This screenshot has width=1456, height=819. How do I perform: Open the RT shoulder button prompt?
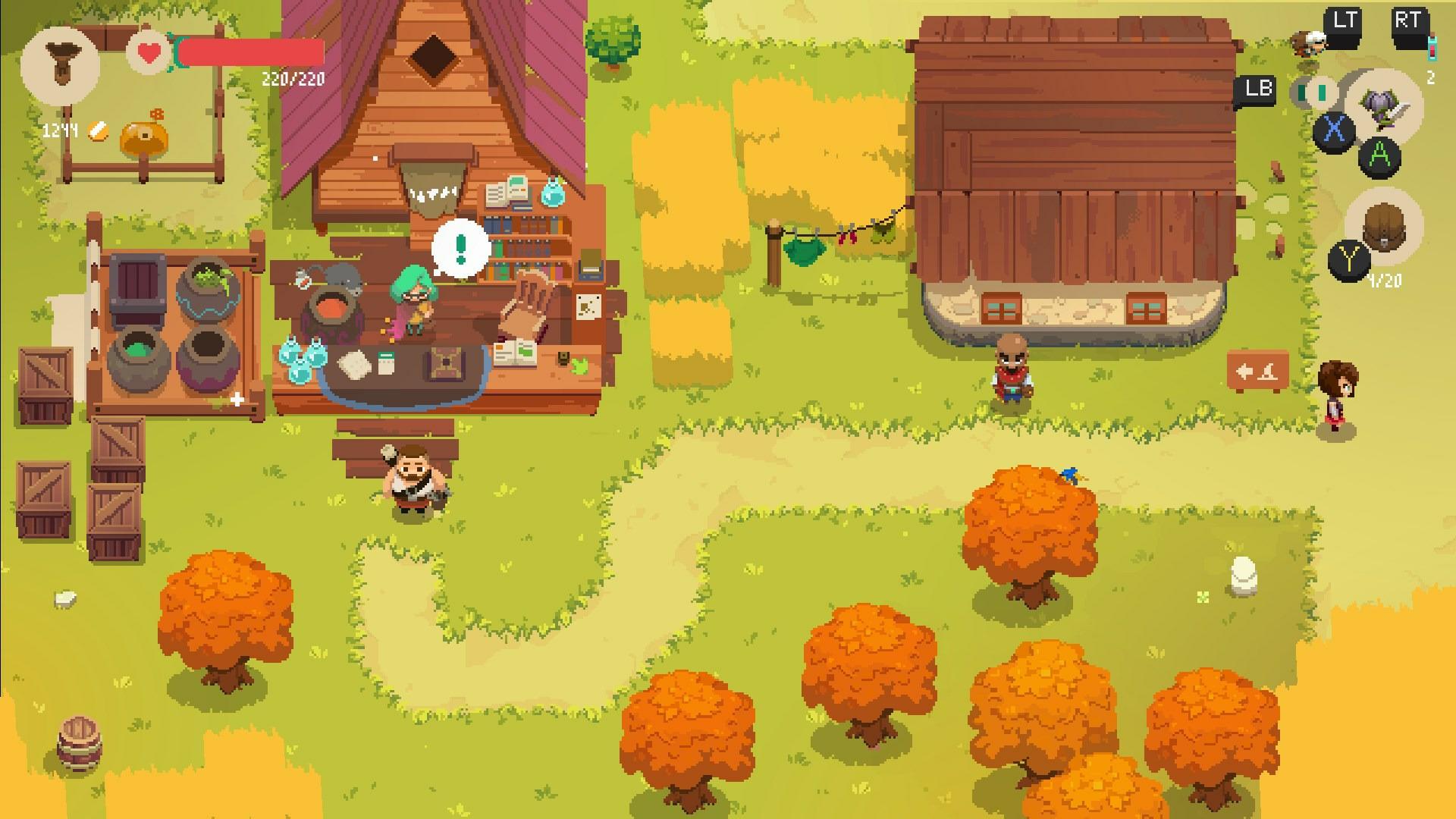pos(1408,19)
